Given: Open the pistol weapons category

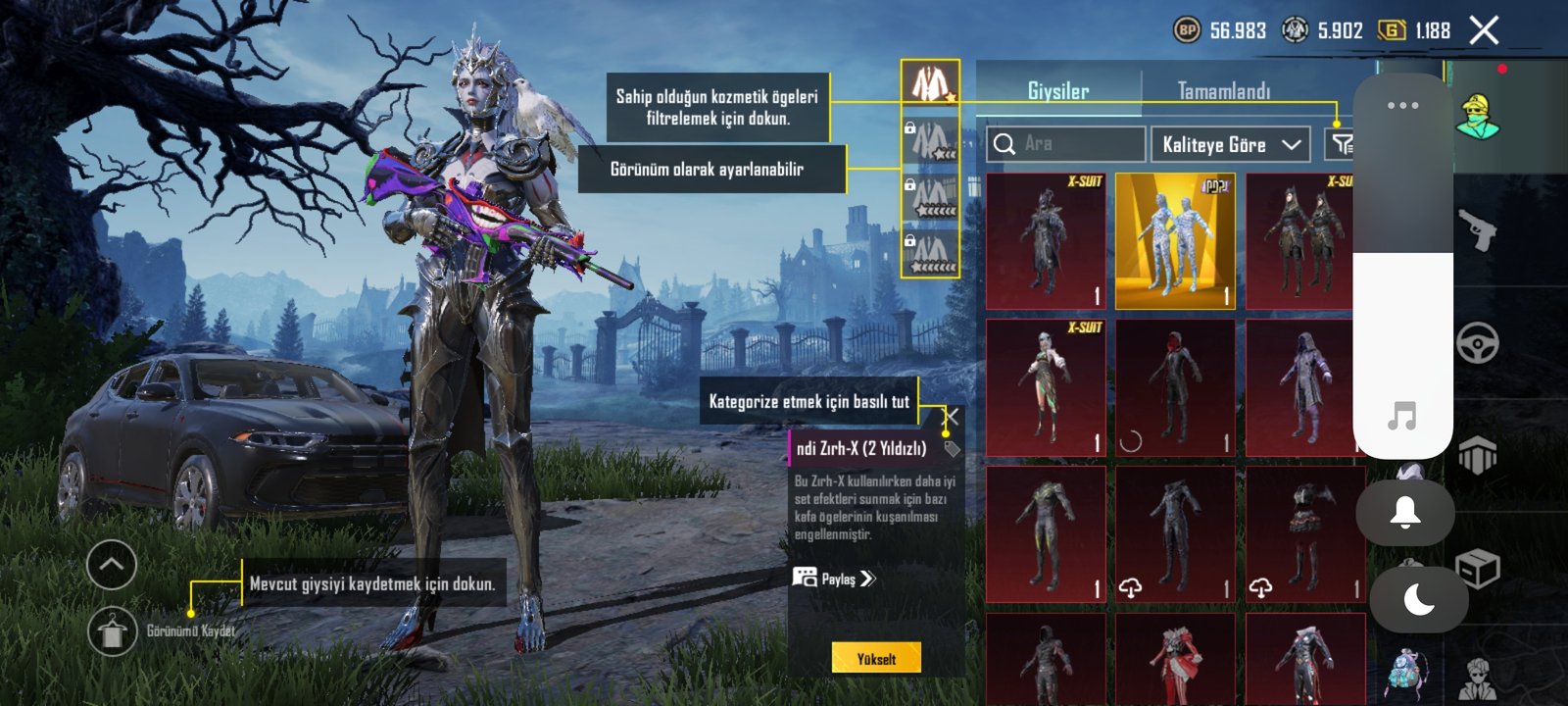Looking at the screenshot, I should [1477, 231].
